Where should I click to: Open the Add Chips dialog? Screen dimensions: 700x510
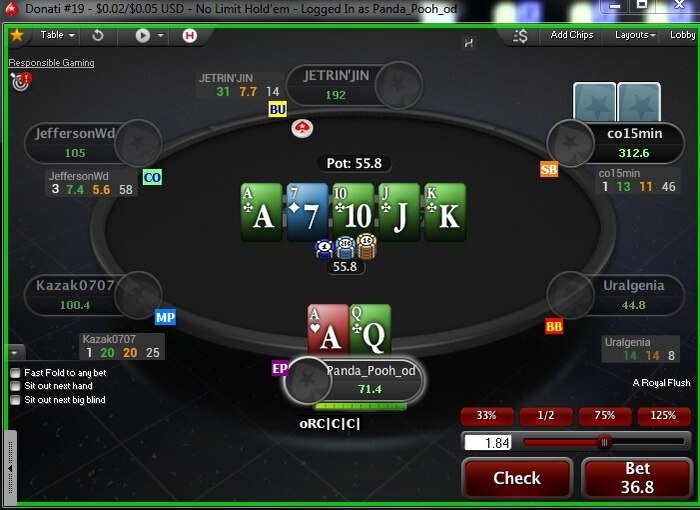[x=572, y=35]
